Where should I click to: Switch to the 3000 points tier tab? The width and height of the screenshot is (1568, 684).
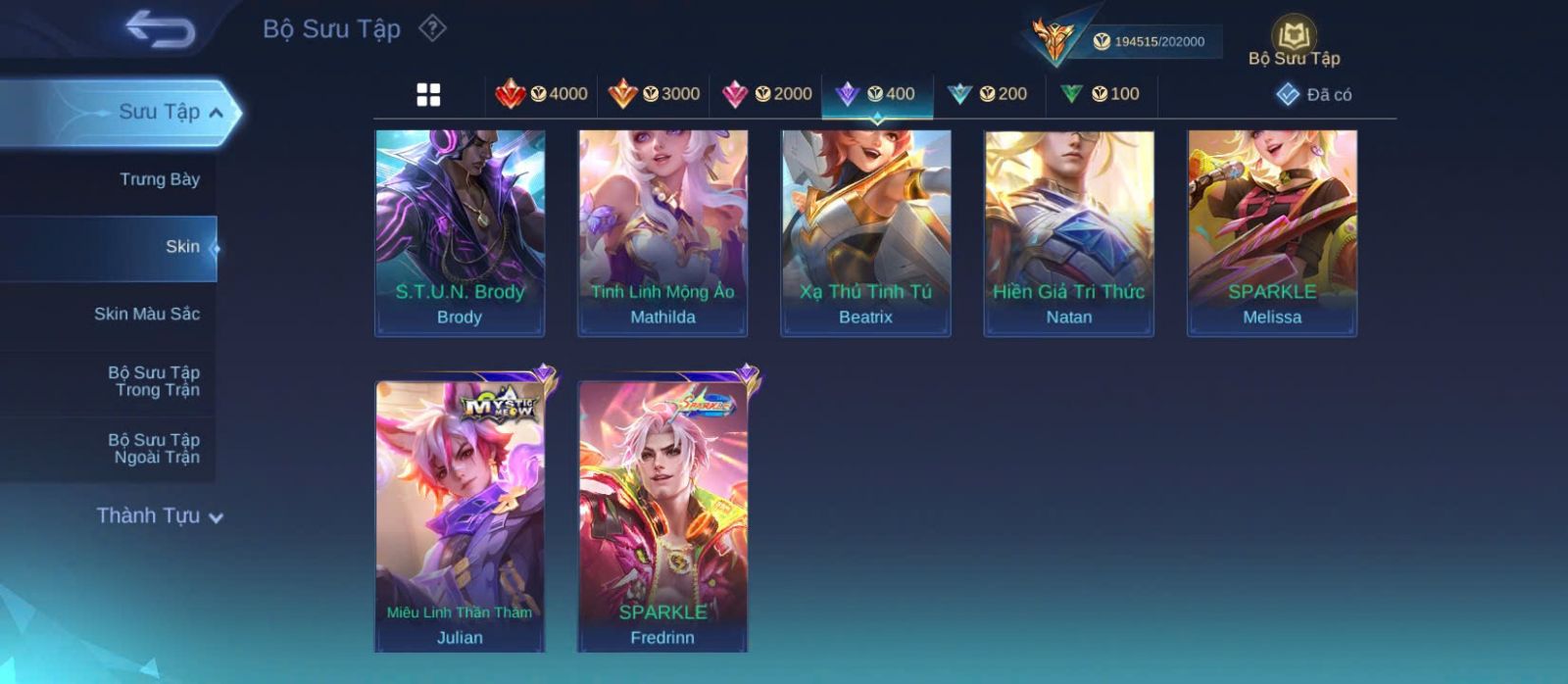(654, 94)
